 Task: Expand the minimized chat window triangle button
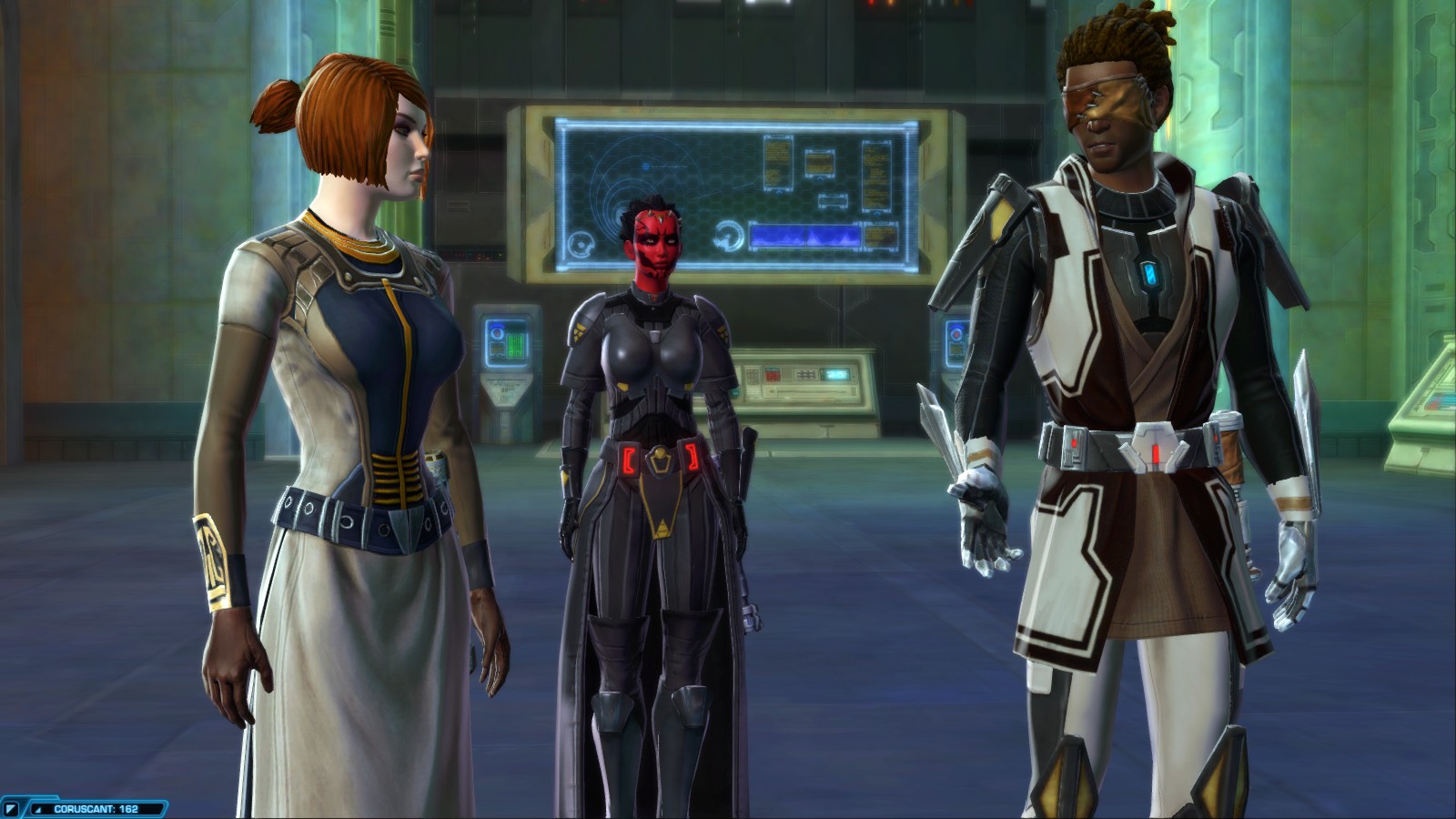pyautogui.click(x=13, y=808)
